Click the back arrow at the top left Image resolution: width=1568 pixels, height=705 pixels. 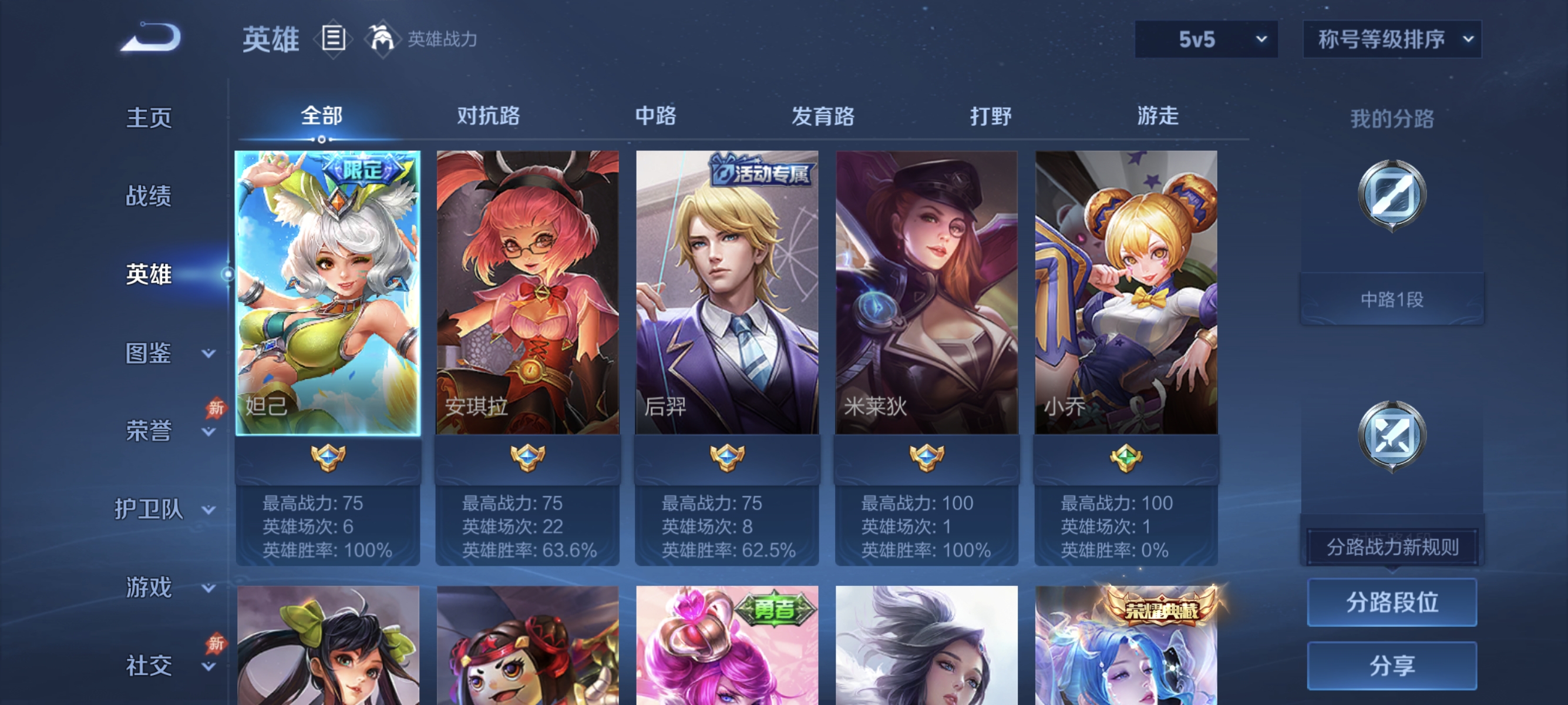click(151, 38)
